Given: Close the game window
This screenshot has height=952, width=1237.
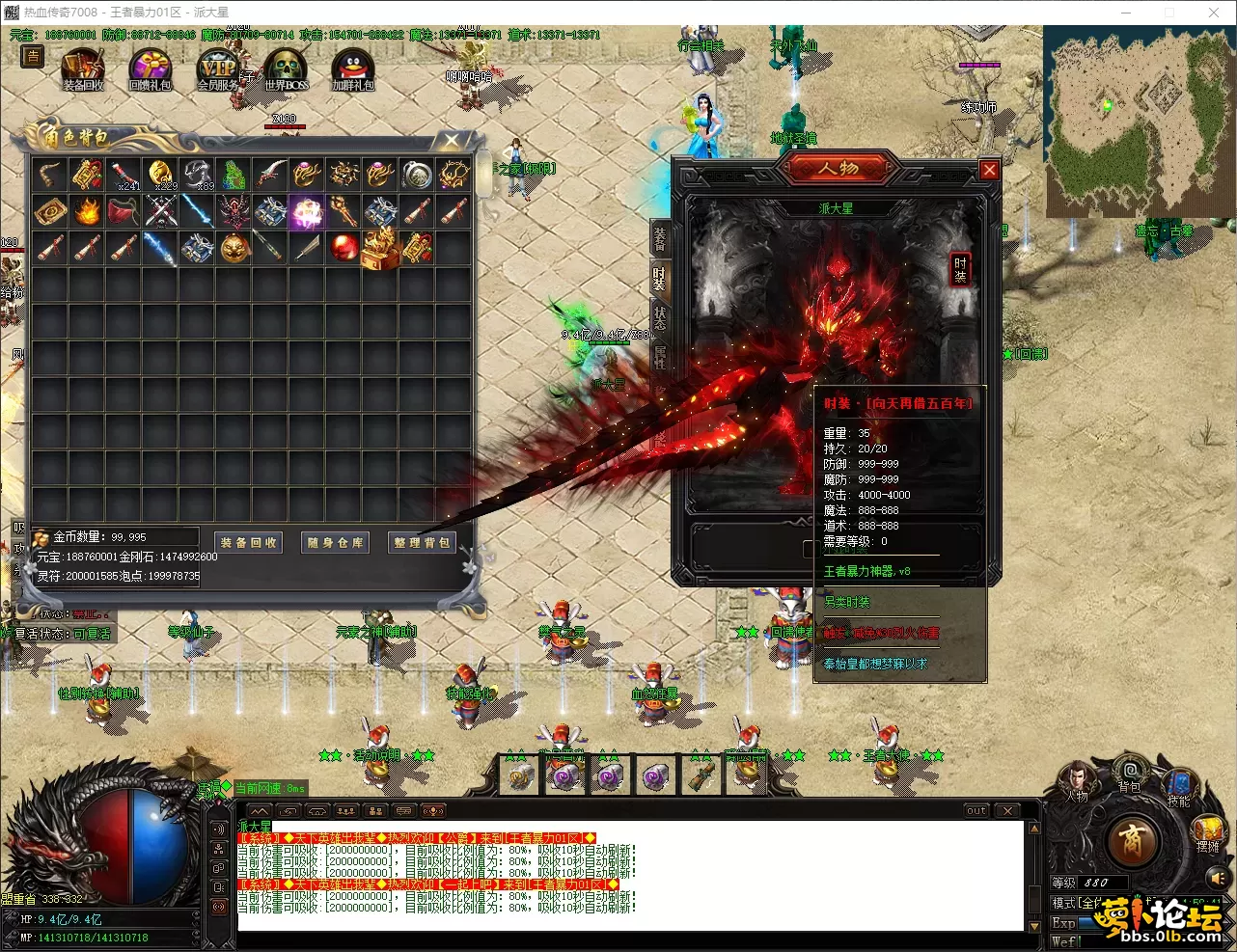Looking at the screenshot, I should click(x=1214, y=13).
